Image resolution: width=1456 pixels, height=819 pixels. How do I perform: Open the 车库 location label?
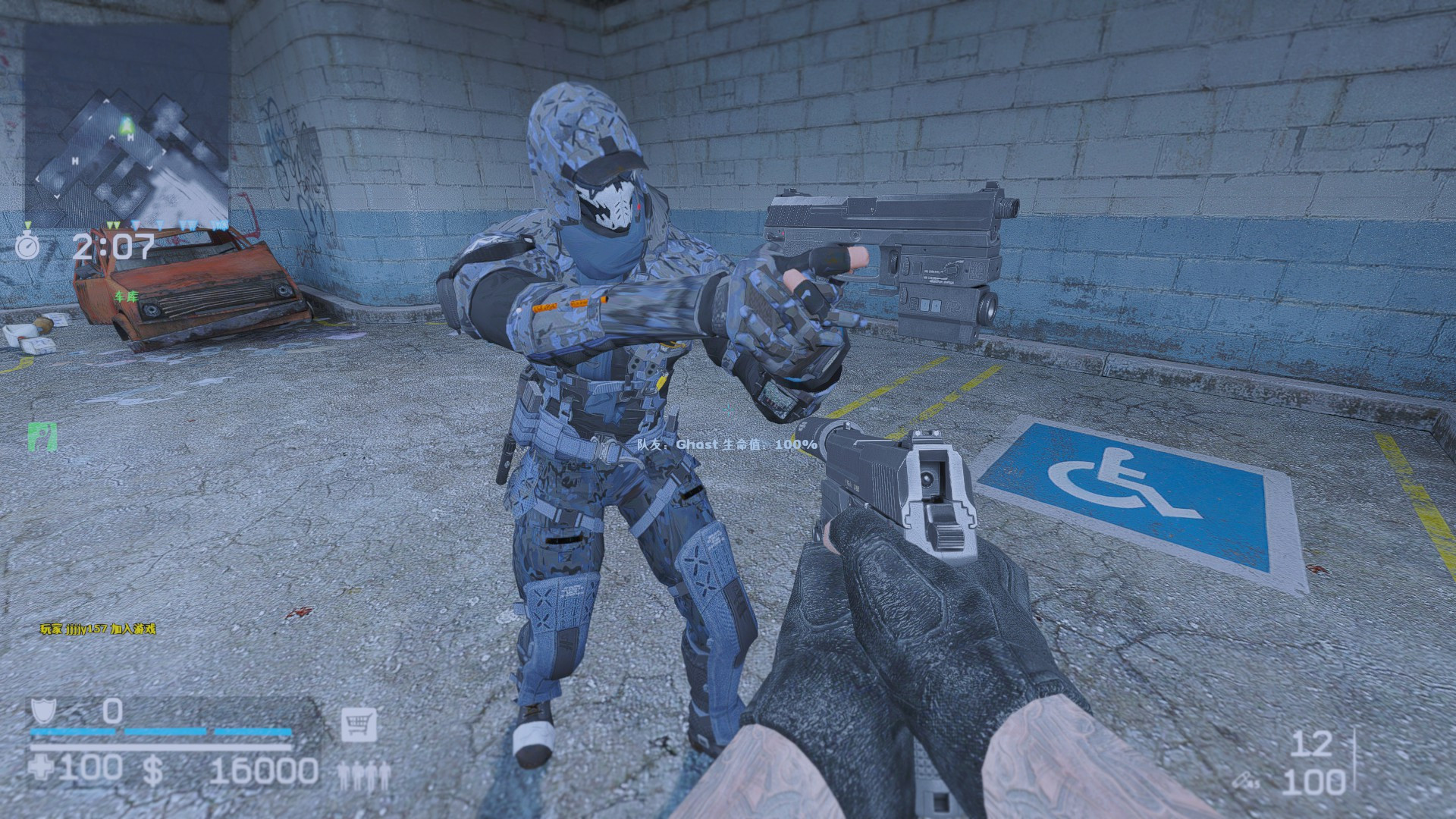[126, 297]
